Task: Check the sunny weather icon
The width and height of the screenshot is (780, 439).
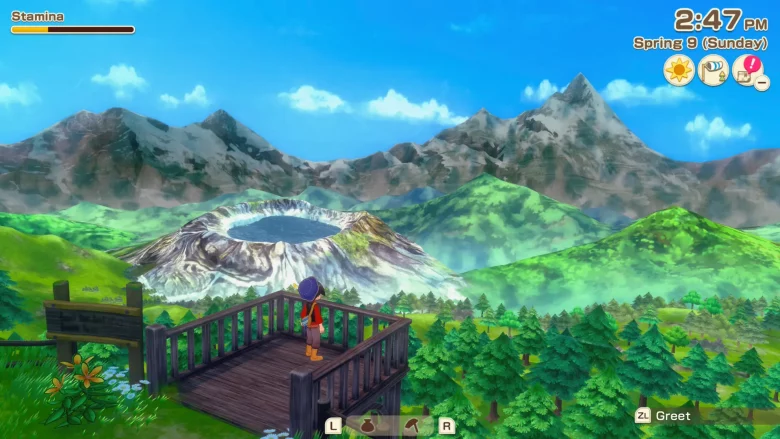Action: [x=679, y=70]
